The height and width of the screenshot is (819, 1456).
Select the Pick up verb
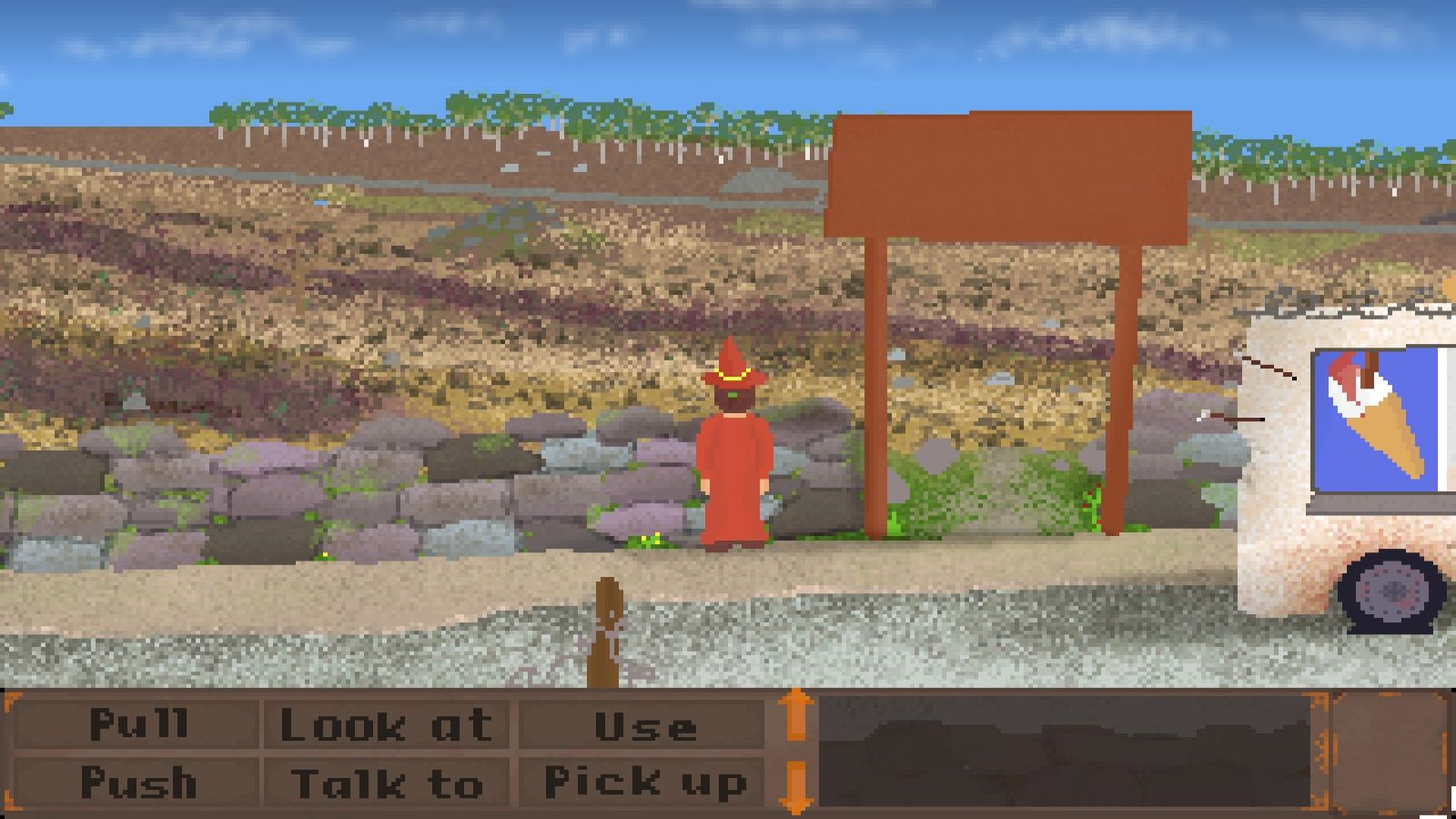click(644, 782)
